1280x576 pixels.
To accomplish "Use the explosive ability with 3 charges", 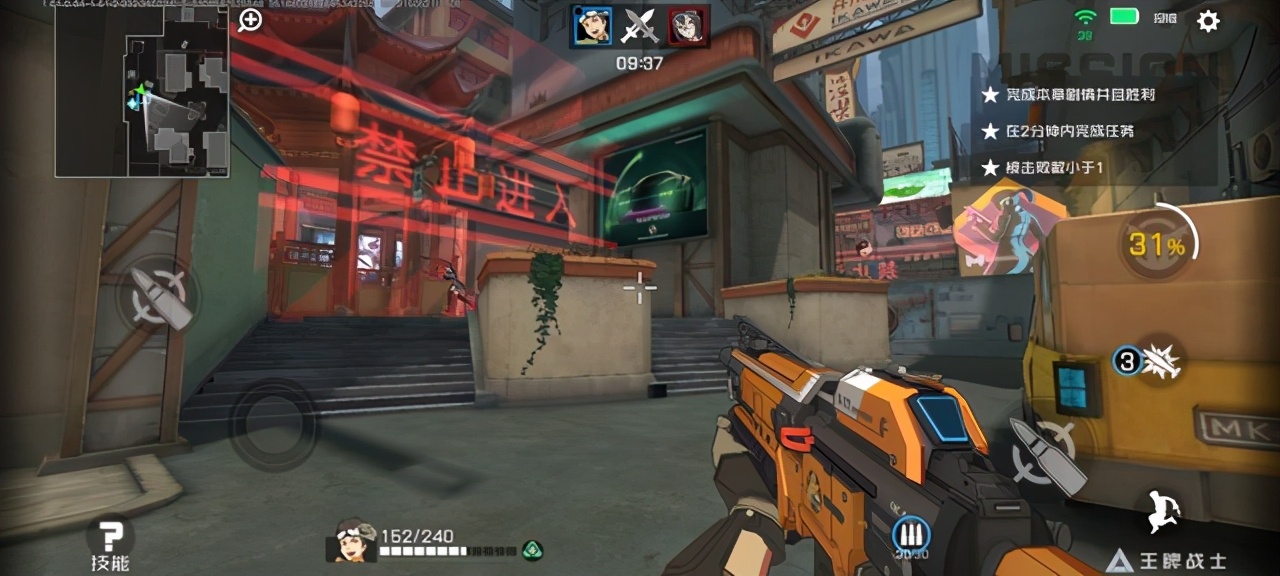I will tap(1148, 361).
